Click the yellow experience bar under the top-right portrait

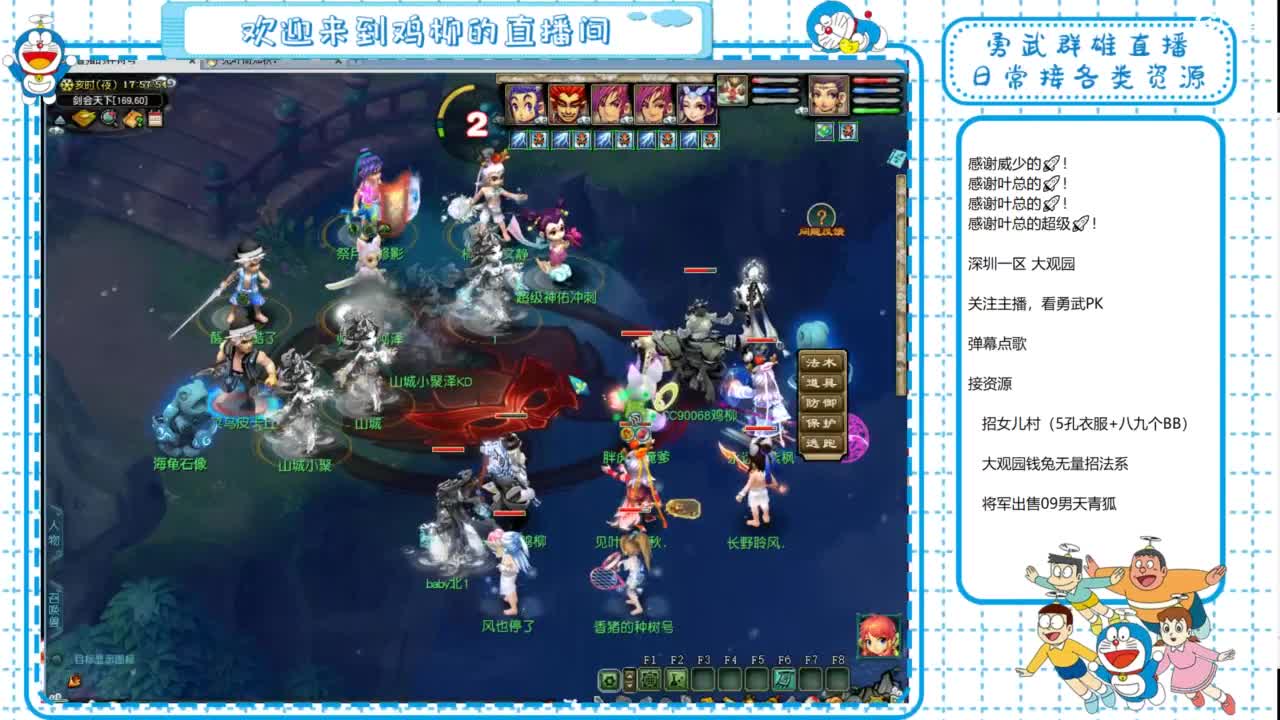point(875,110)
